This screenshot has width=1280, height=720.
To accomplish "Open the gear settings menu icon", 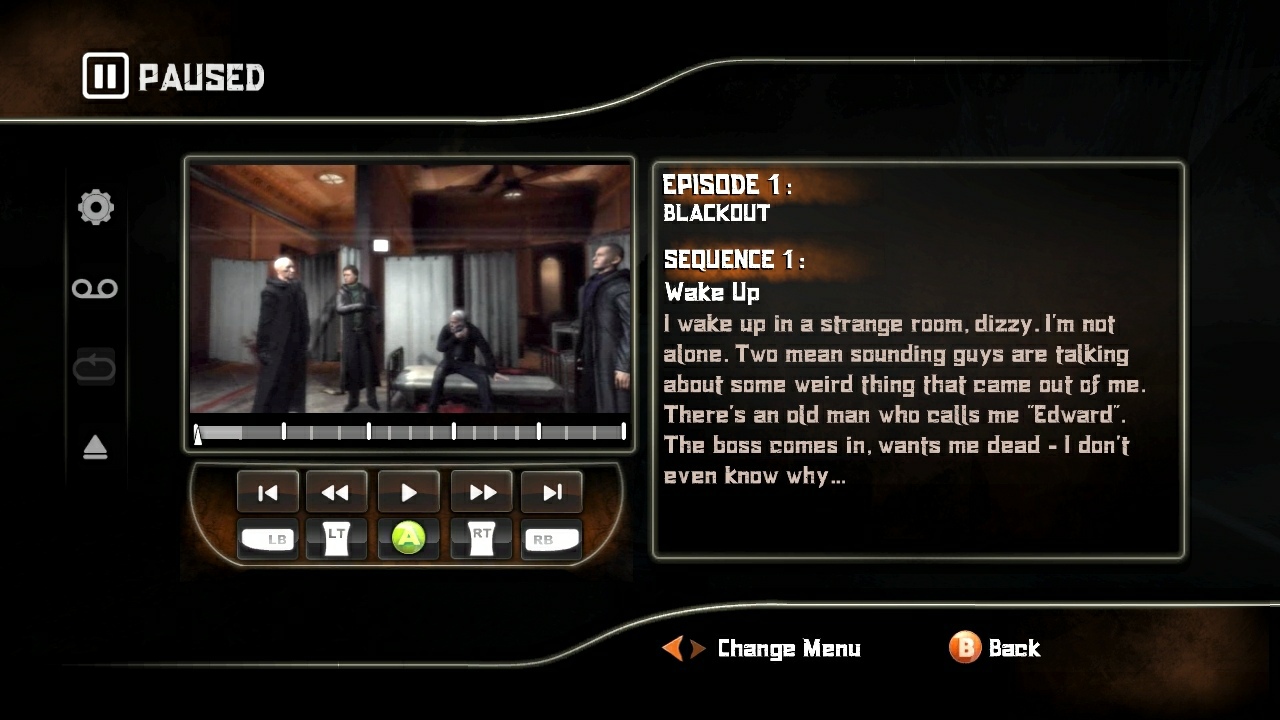I will 96,207.
